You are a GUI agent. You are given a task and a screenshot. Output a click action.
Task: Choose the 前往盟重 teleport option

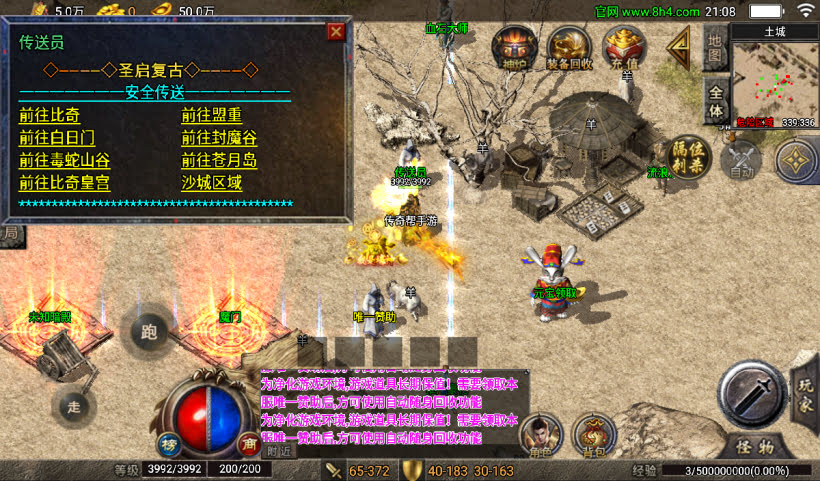coord(211,115)
